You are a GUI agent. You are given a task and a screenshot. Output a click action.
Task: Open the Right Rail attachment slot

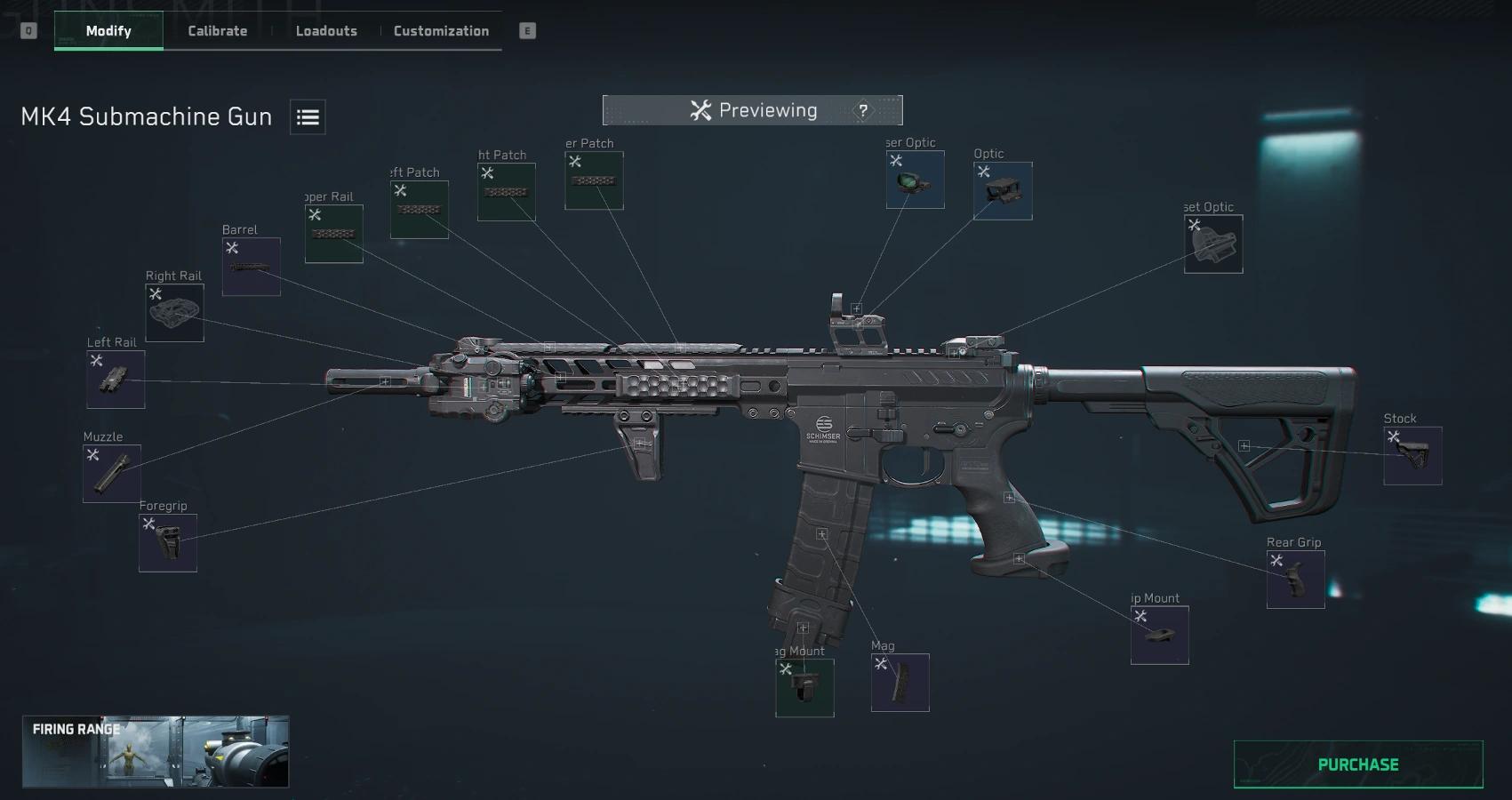coord(174,313)
